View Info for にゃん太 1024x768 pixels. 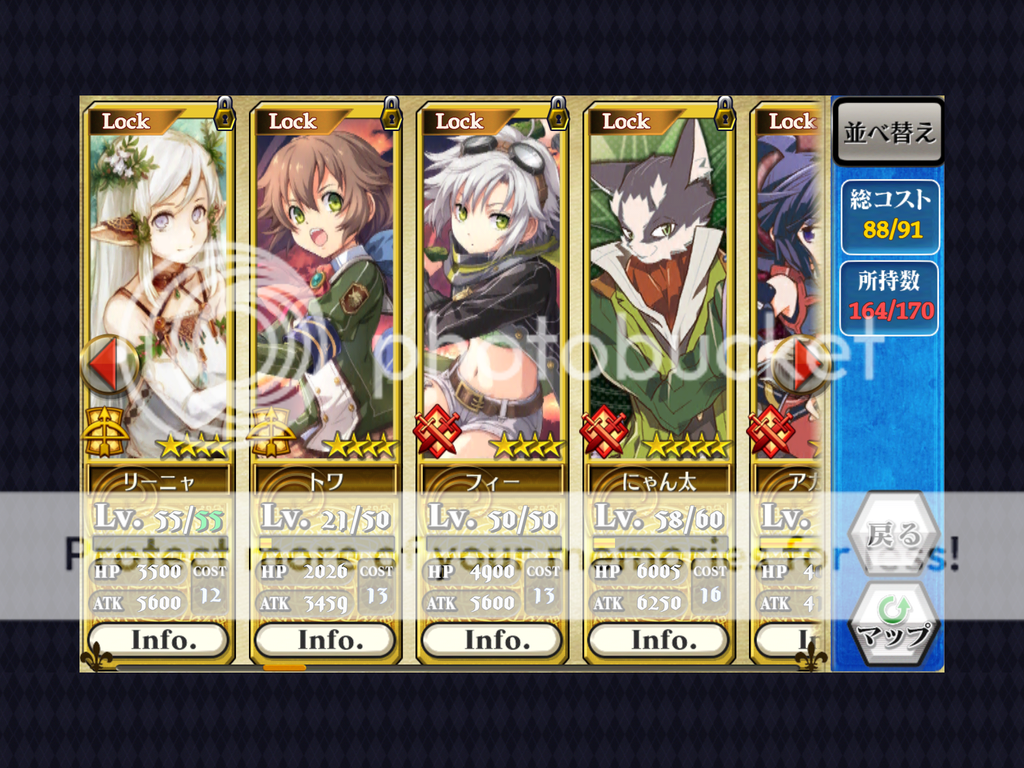coord(659,639)
